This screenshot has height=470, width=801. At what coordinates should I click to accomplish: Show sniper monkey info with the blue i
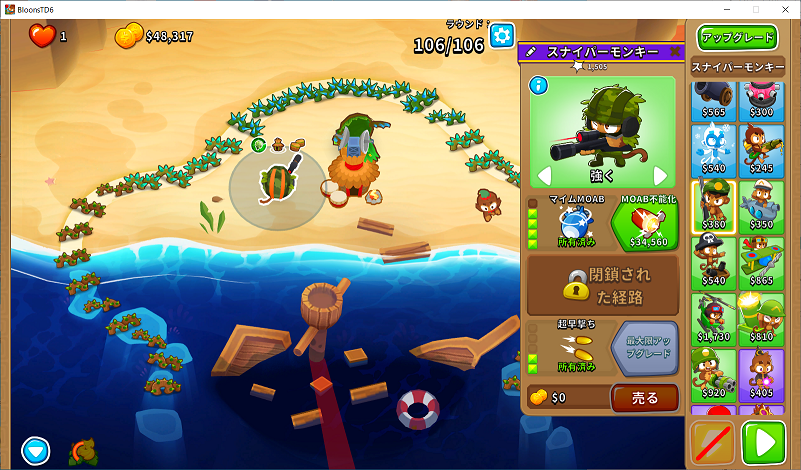[x=539, y=85]
